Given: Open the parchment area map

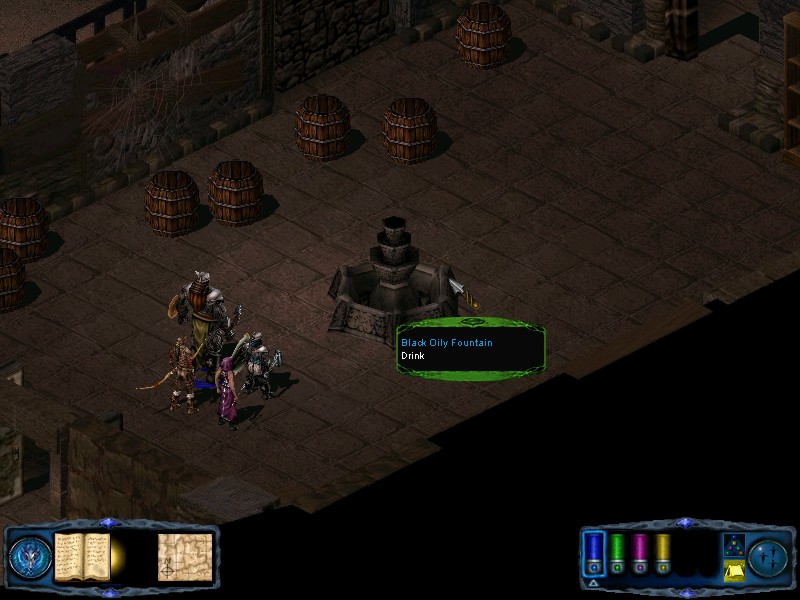Looking at the screenshot, I should tap(185, 556).
